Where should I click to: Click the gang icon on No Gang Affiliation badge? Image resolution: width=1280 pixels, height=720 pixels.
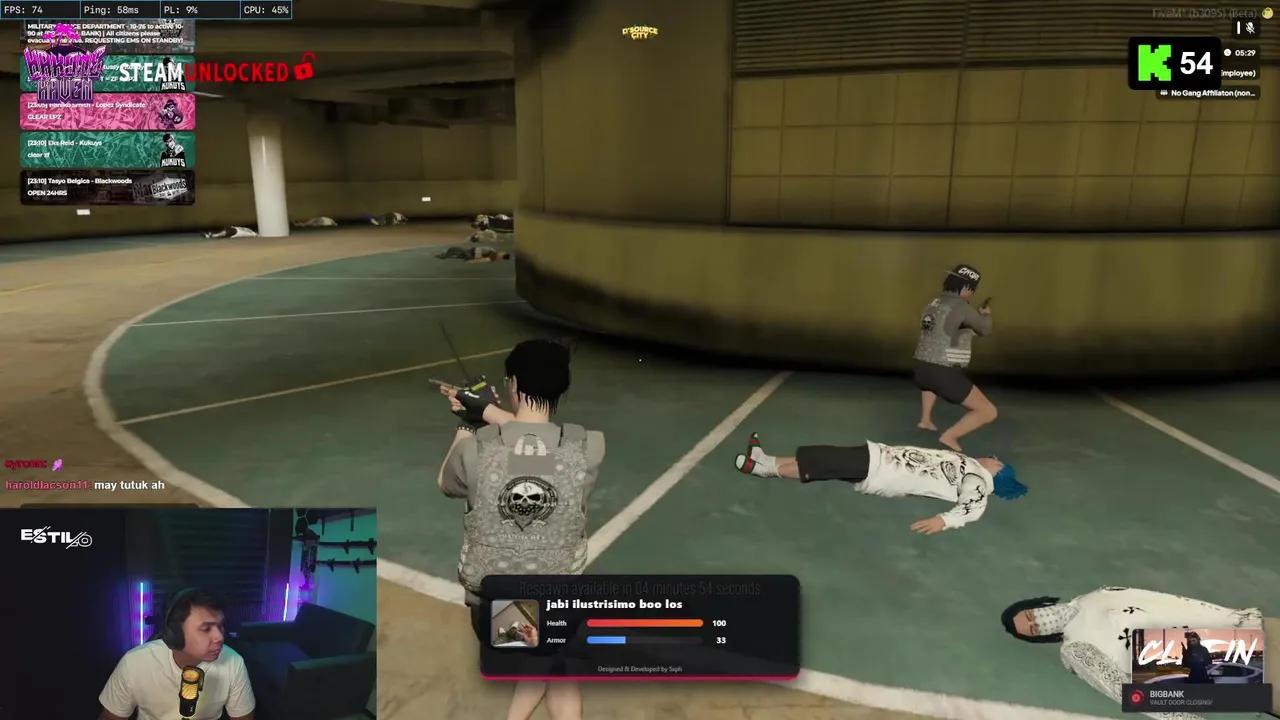(1163, 92)
